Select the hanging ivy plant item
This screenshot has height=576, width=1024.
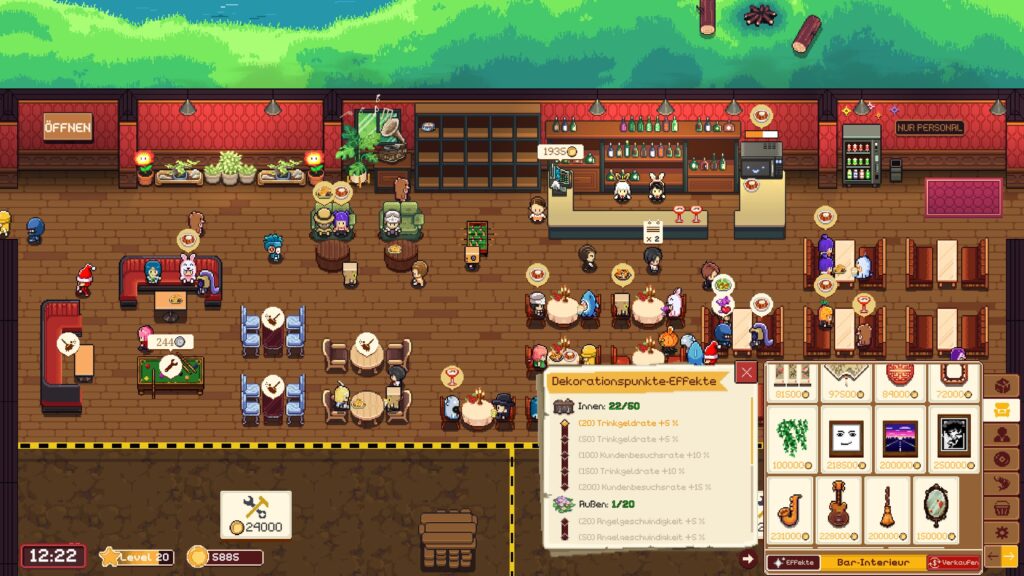(793, 439)
